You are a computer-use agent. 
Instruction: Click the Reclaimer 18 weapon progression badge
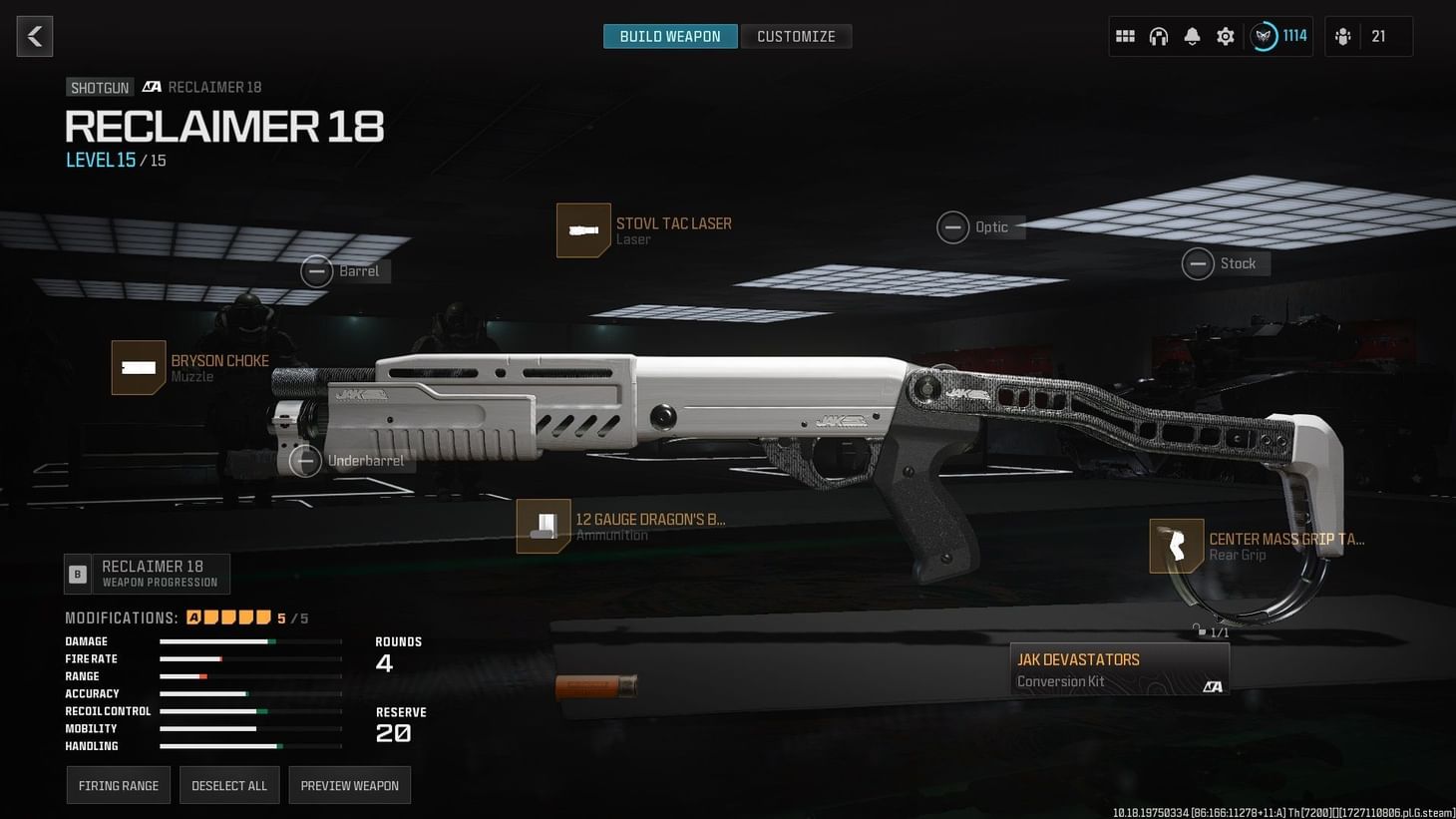pyautogui.click(x=147, y=574)
